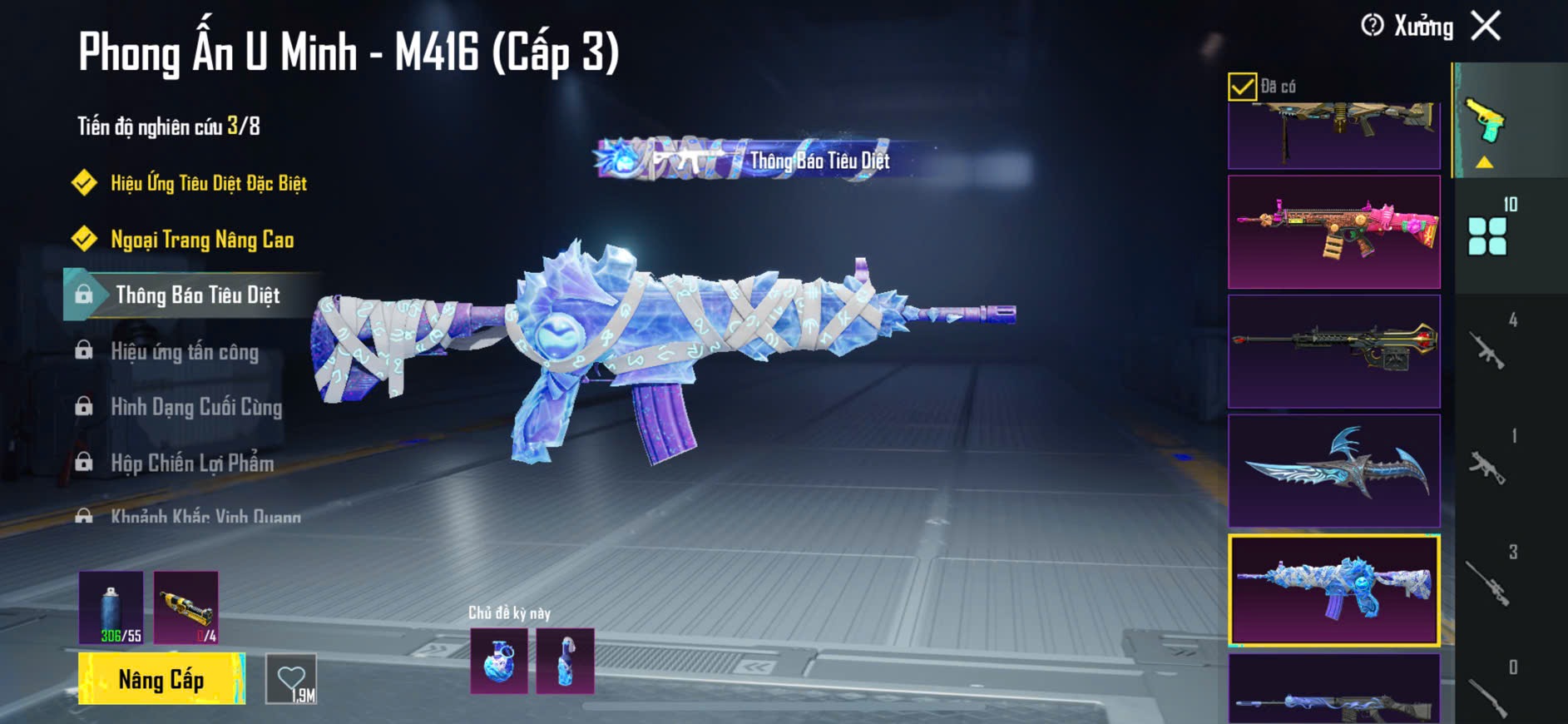The width and height of the screenshot is (1568, 724).
Task: View the blue bottle theme item
Action: pos(566,662)
